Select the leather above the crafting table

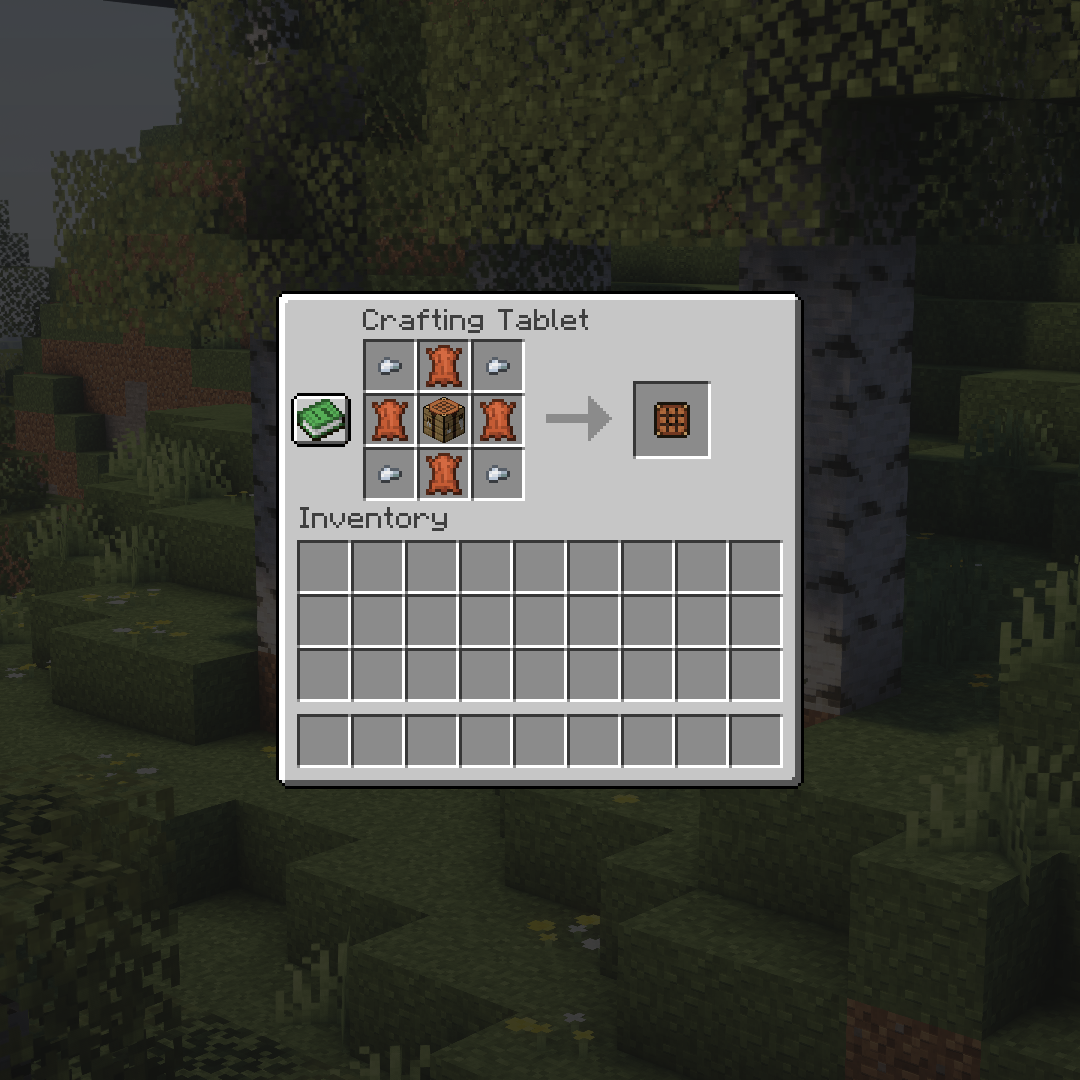(x=444, y=366)
